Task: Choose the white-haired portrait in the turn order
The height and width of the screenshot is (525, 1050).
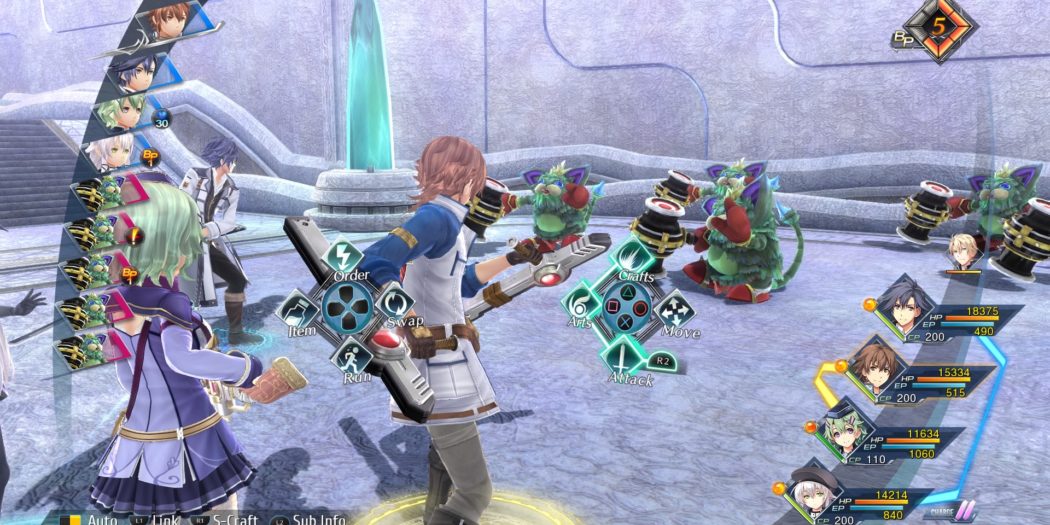Action: coord(113,152)
